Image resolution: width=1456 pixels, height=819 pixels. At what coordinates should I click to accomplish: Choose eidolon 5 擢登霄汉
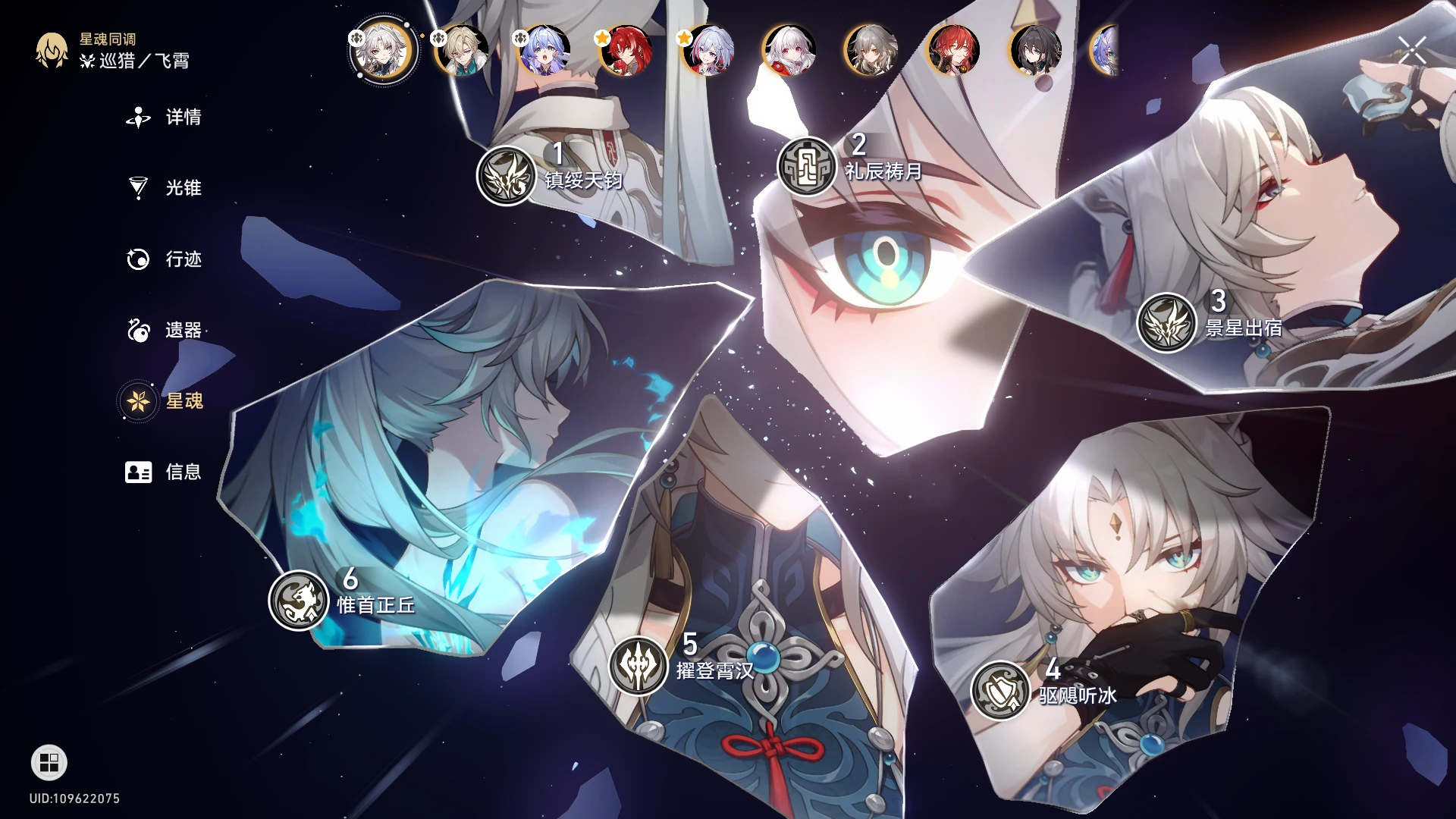click(639, 666)
